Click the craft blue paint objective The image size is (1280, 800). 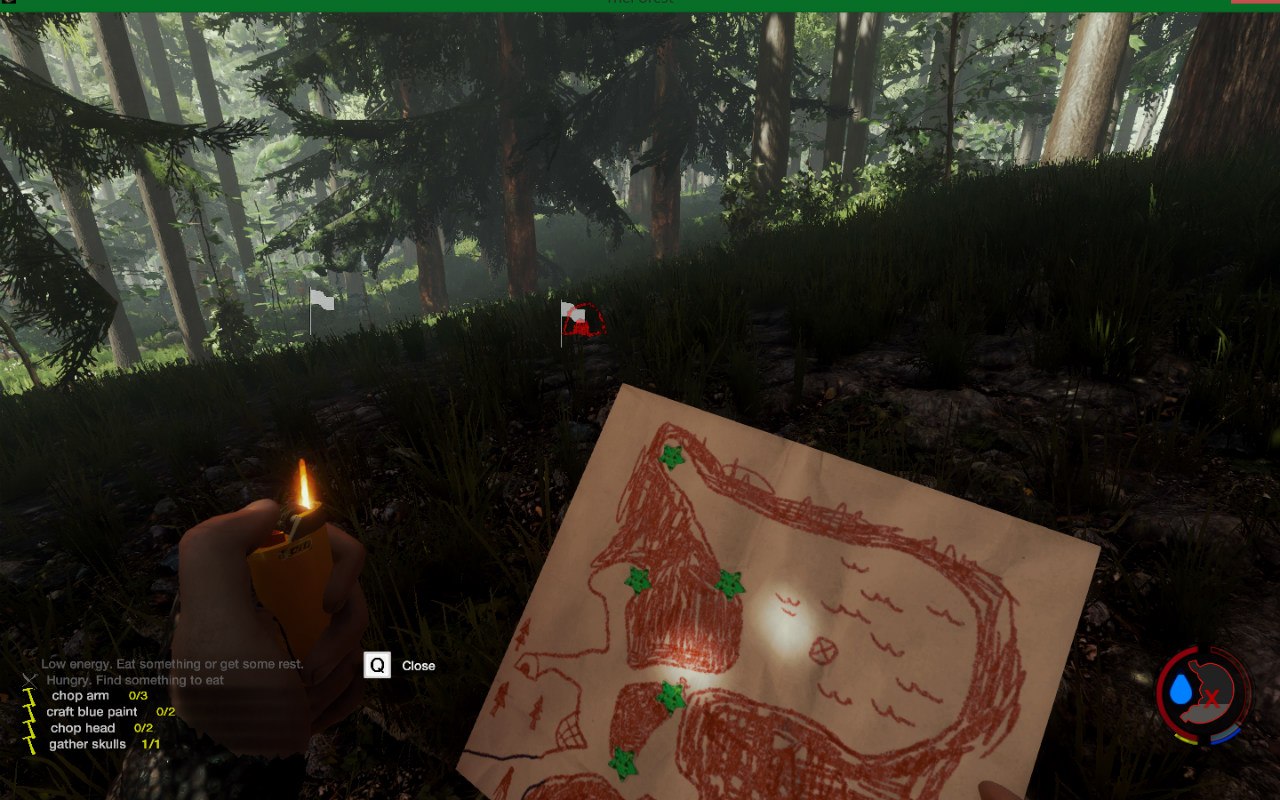coord(92,712)
